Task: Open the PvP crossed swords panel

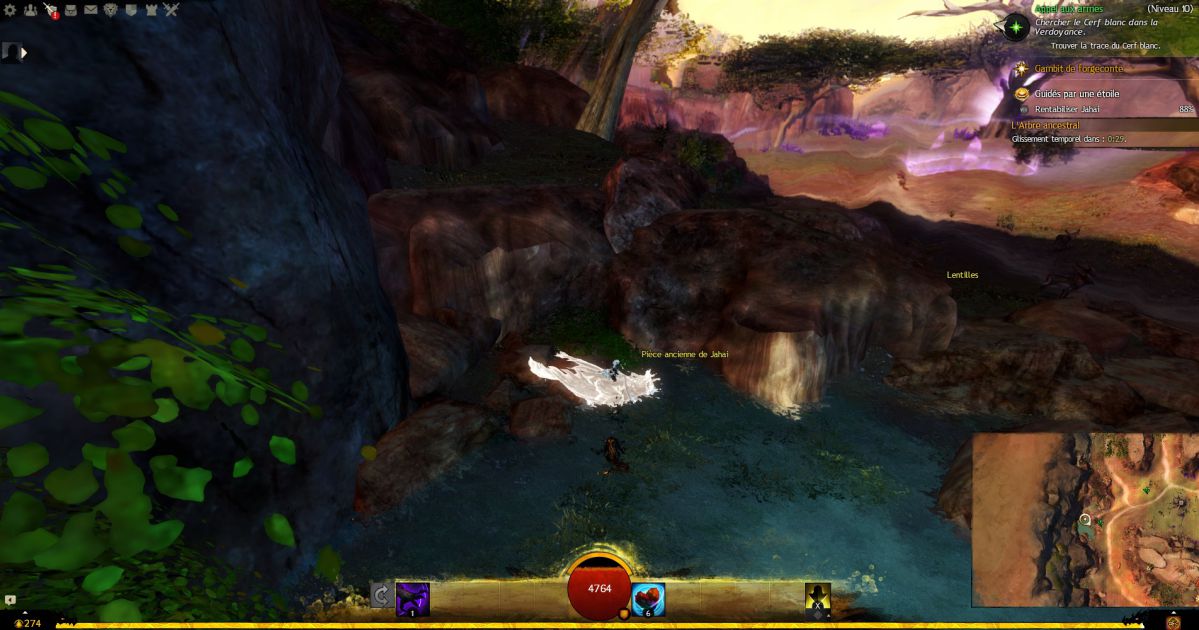Action: pos(171,10)
